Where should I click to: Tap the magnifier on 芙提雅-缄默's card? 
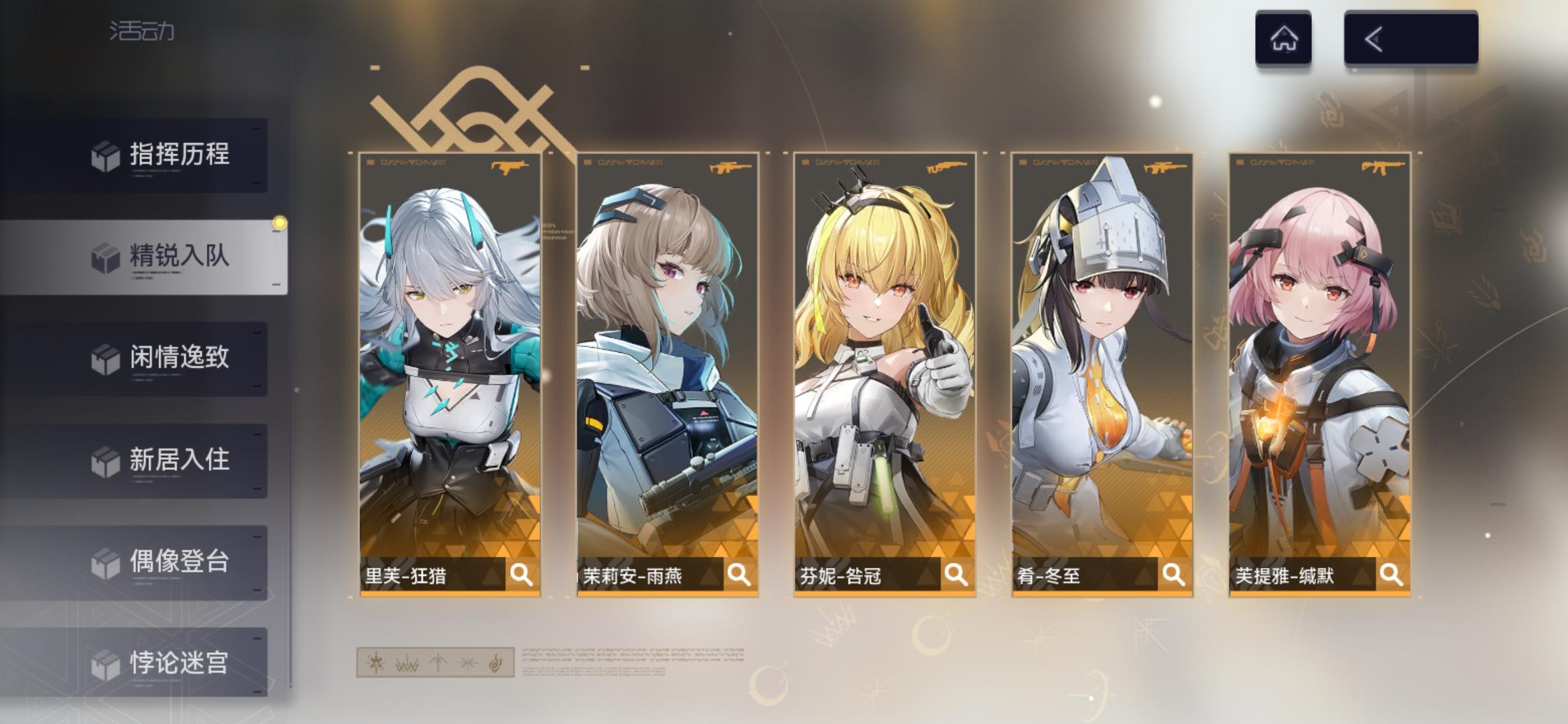click(x=1388, y=573)
